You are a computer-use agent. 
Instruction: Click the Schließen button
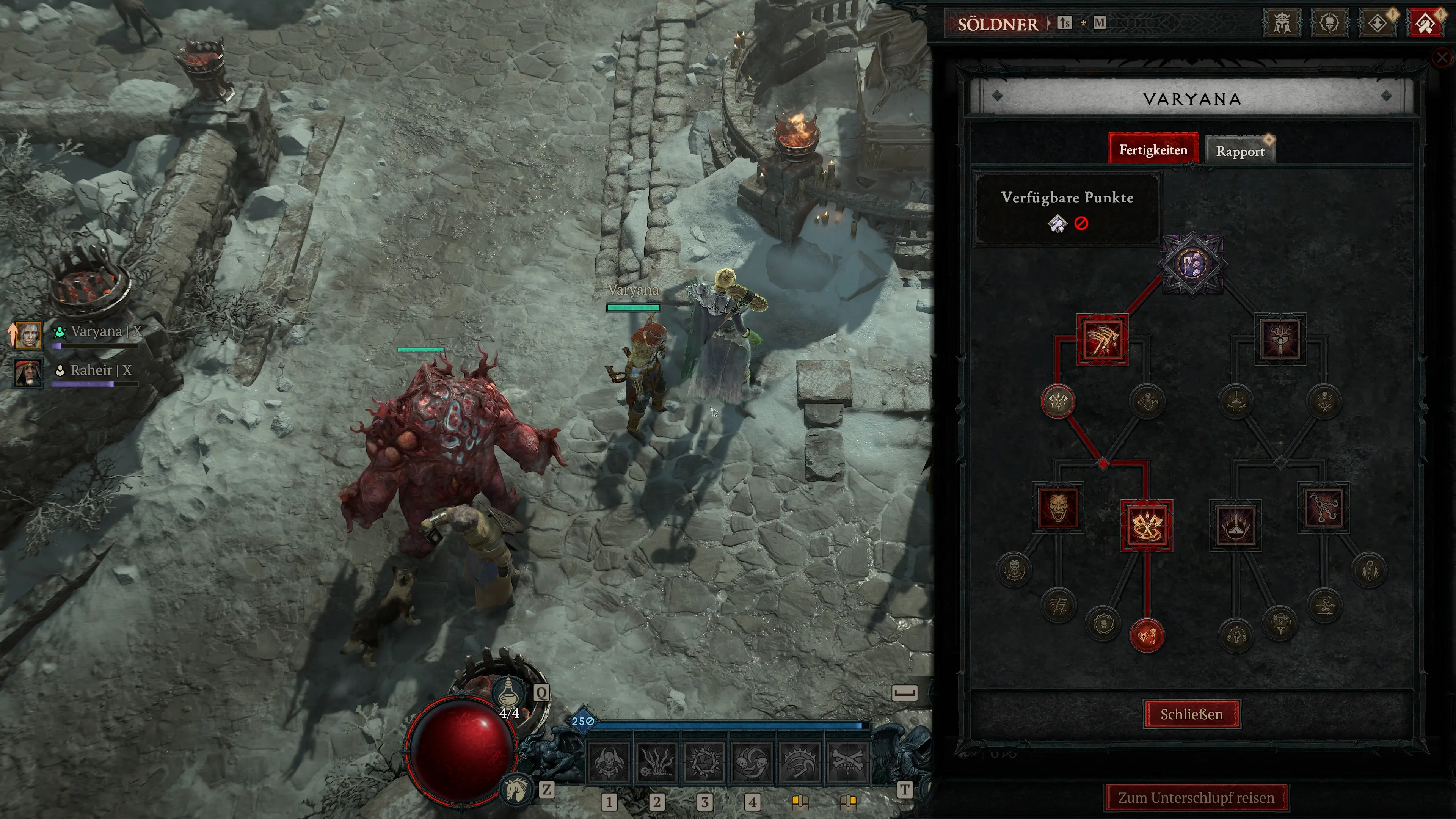(x=1191, y=714)
